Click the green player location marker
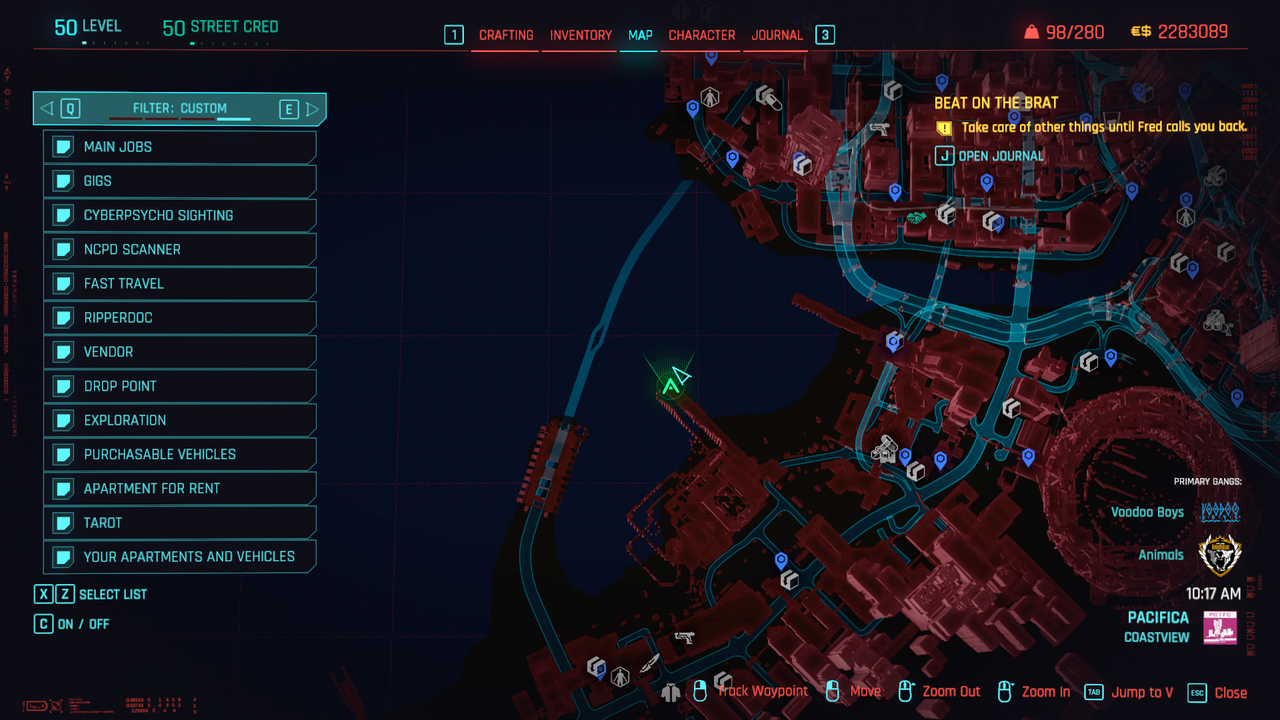 click(x=669, y=386)
